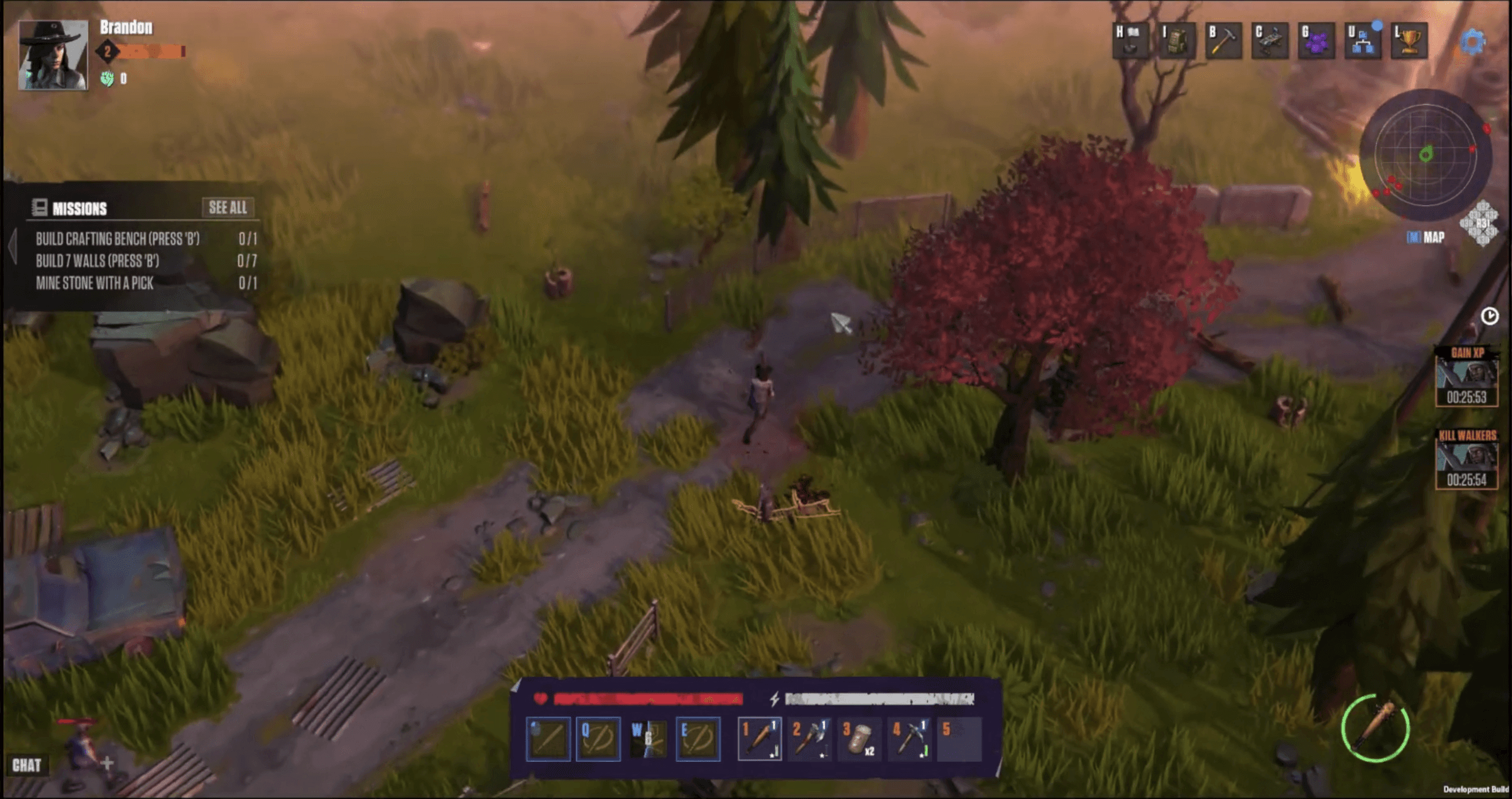Open the crafting bench icon

point(1270,41)
